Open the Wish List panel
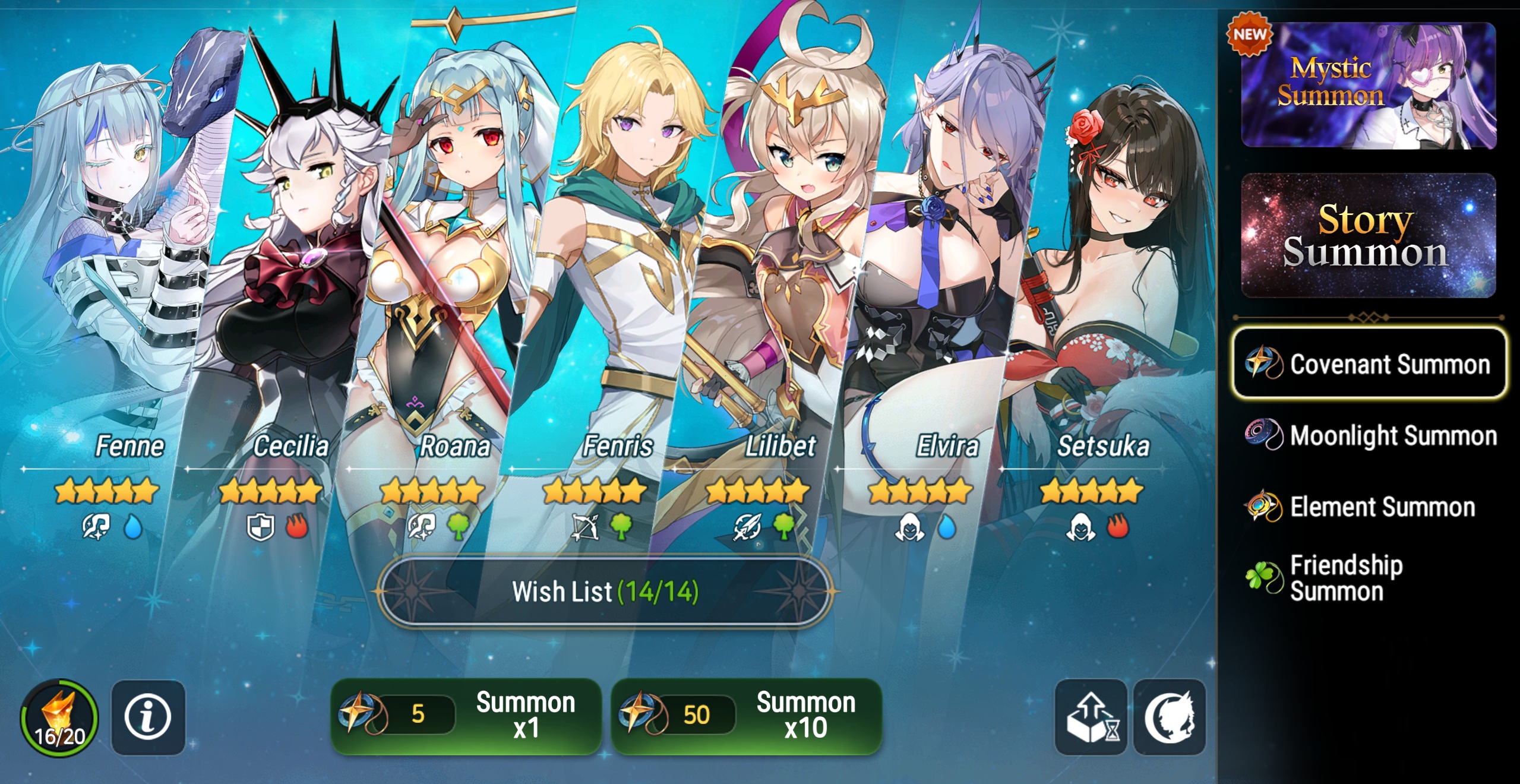The image size is (1520, 784). pos(604,592)
